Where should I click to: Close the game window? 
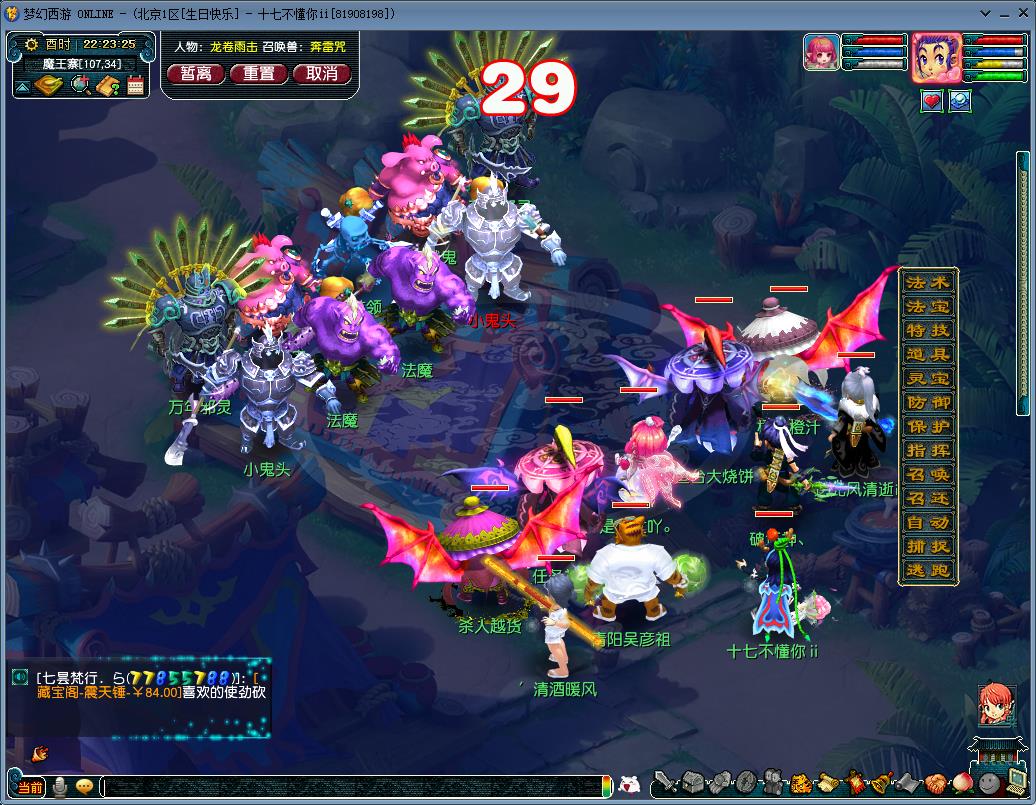(x=1022, y=13)
